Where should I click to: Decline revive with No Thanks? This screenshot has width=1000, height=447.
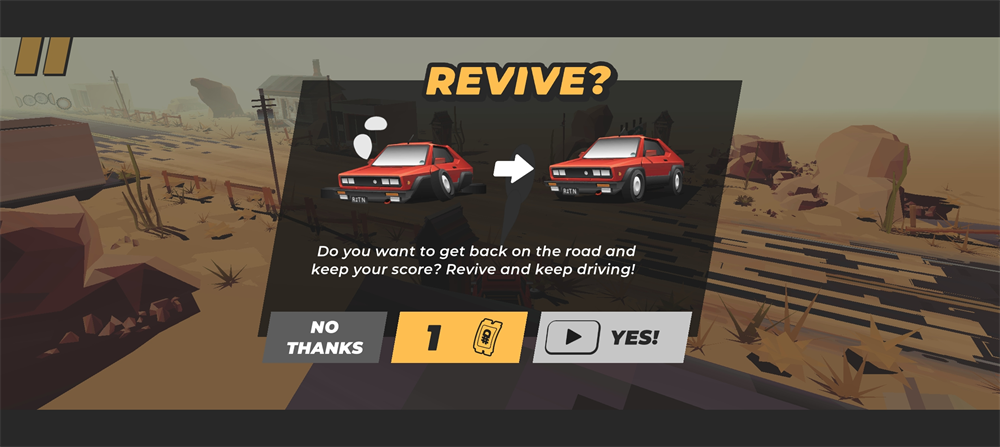click(324, 338)
